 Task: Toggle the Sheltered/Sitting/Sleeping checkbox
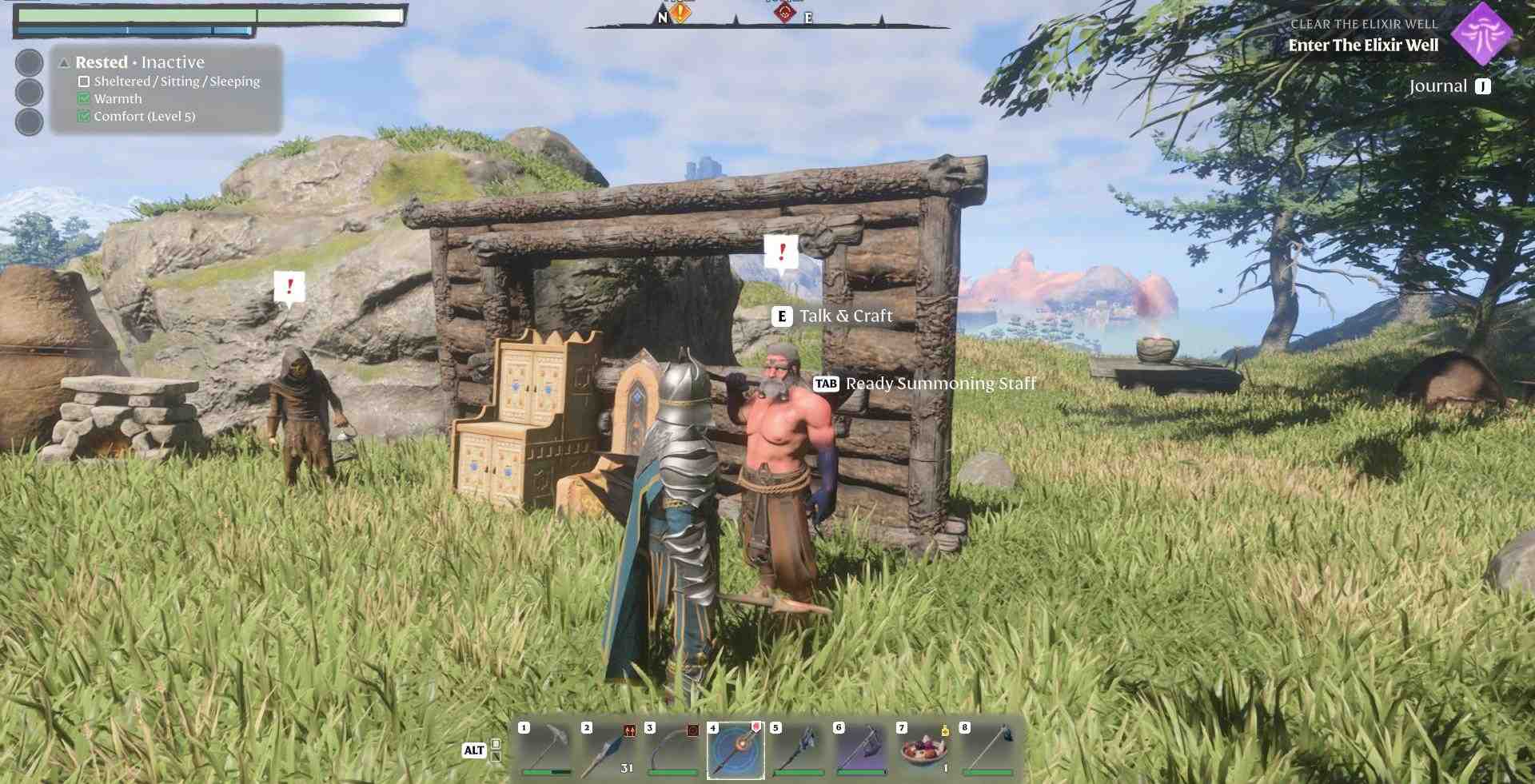(x=83, y=81)
